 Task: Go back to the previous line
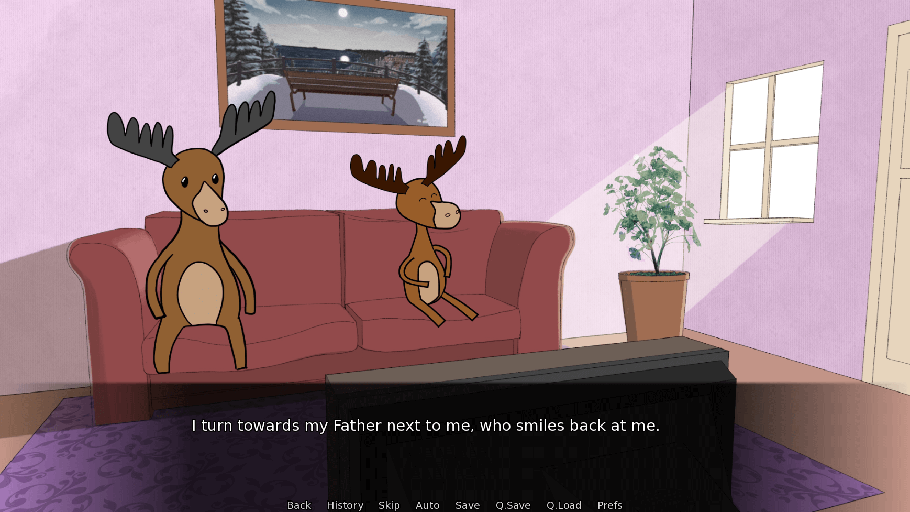tap(299, 505)
